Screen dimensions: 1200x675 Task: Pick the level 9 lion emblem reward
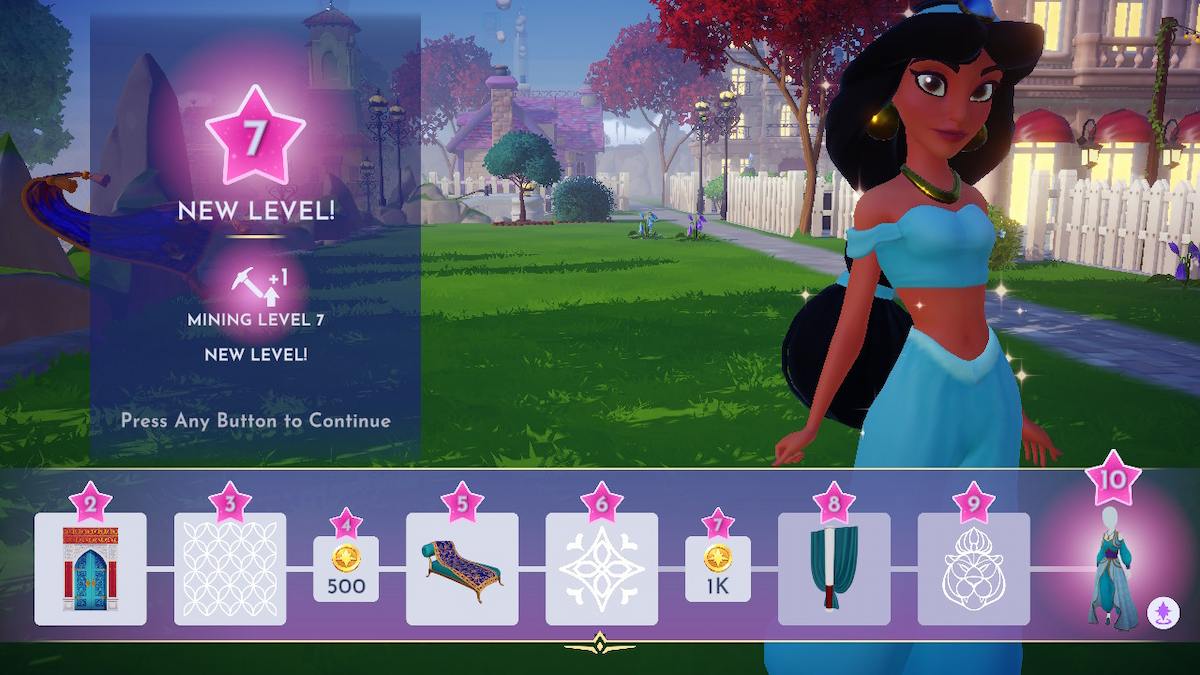973,568
